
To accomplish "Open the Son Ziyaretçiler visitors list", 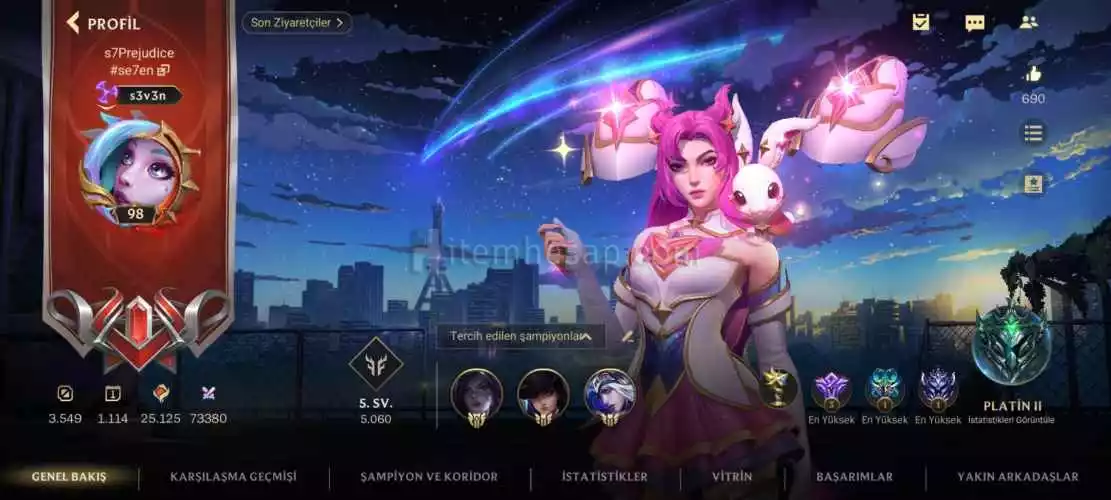I will coord(296,22).
